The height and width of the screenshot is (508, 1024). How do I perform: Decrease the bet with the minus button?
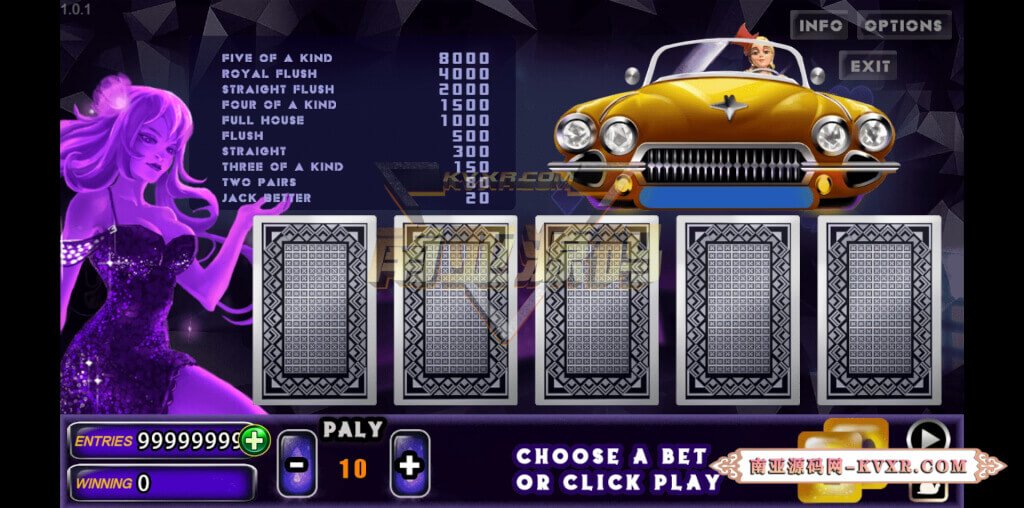tap(296, 464)
